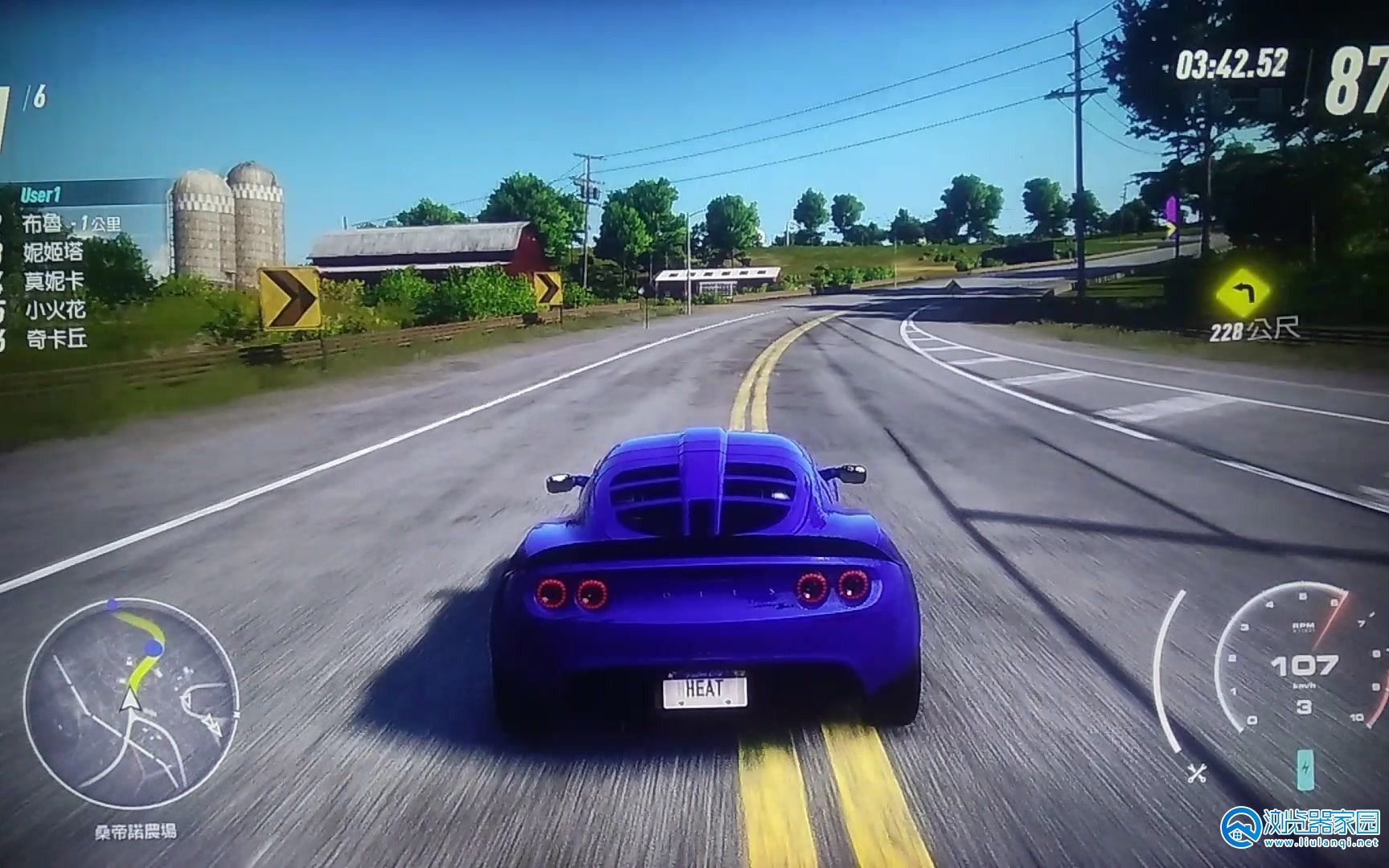Select the User1 name banner

point(41,194)
